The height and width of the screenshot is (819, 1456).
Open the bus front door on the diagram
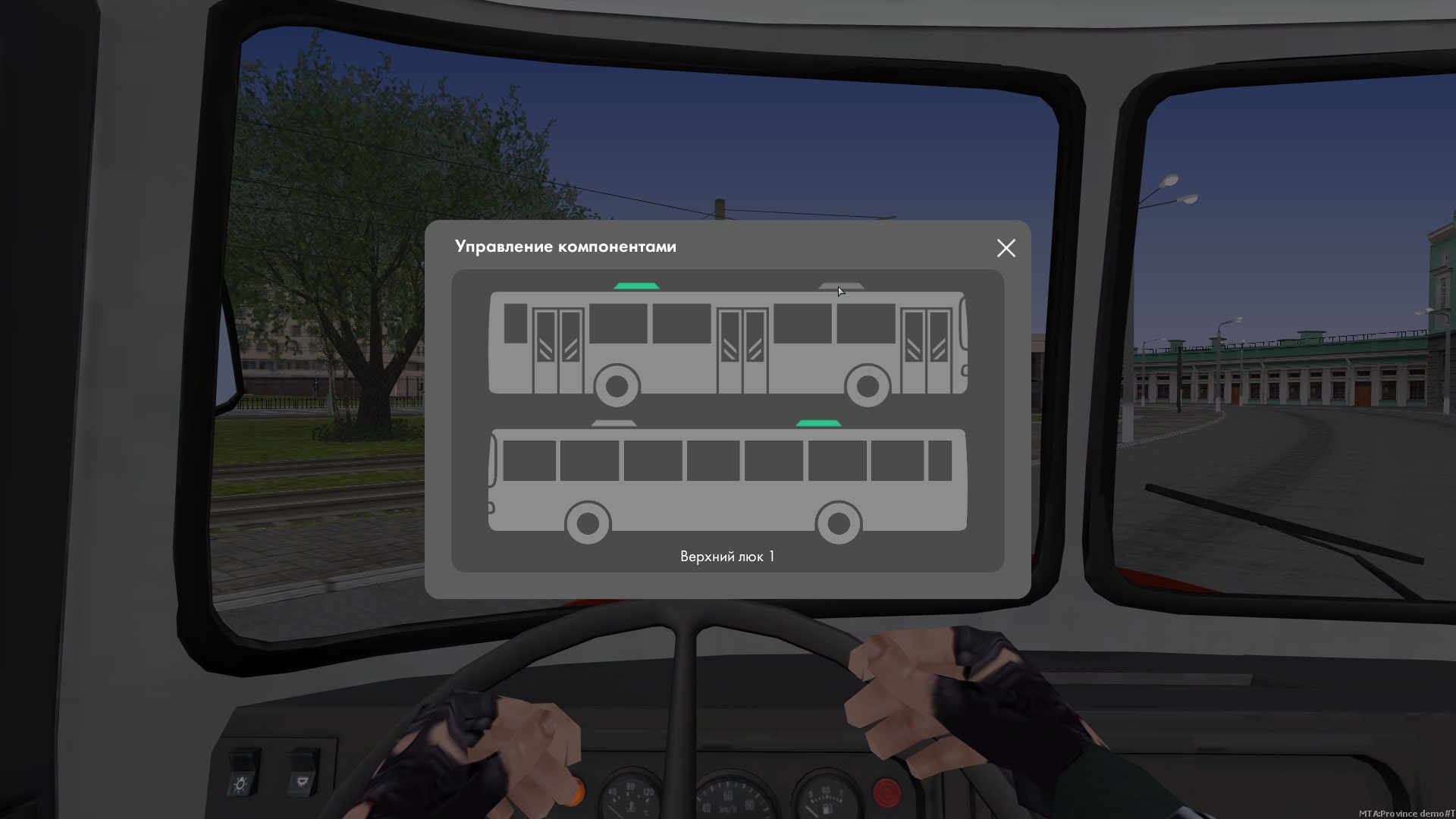(926, 350)
